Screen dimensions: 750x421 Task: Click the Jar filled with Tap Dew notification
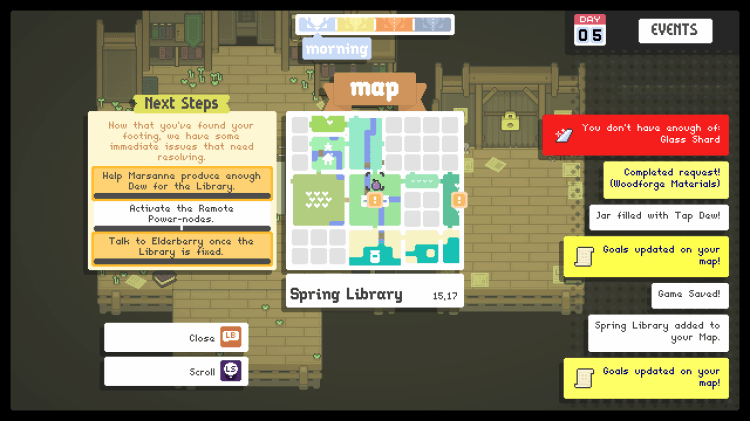click(x=659, y=217)
